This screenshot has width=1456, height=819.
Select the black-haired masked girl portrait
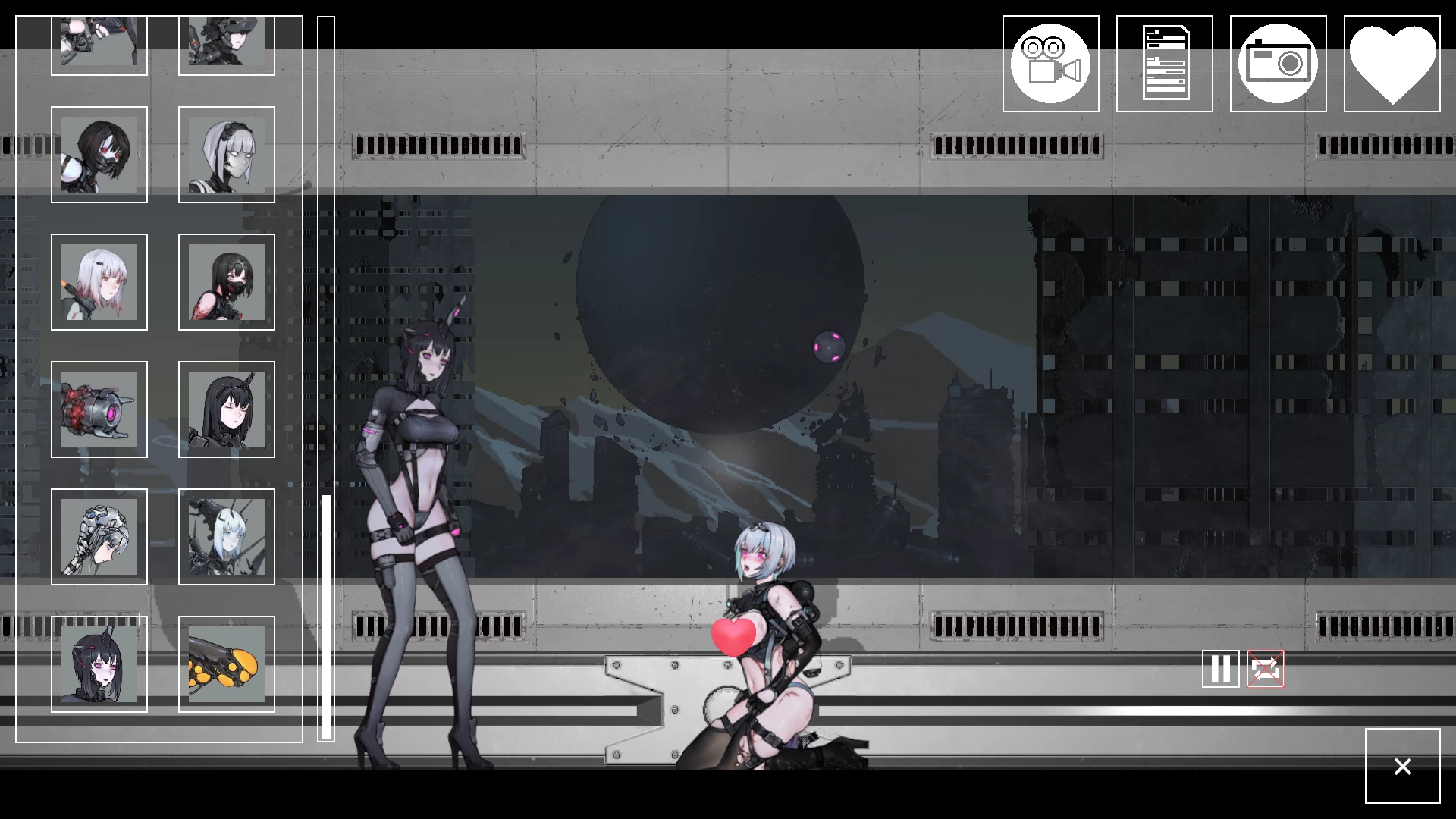[99, 155]
